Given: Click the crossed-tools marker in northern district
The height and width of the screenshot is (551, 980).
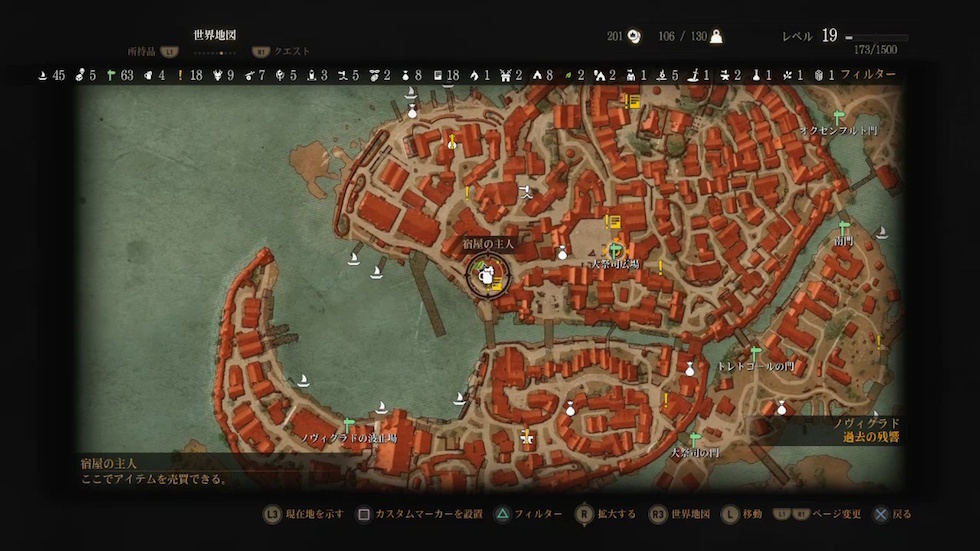Looking at the screenshot, I should [527, 191].
